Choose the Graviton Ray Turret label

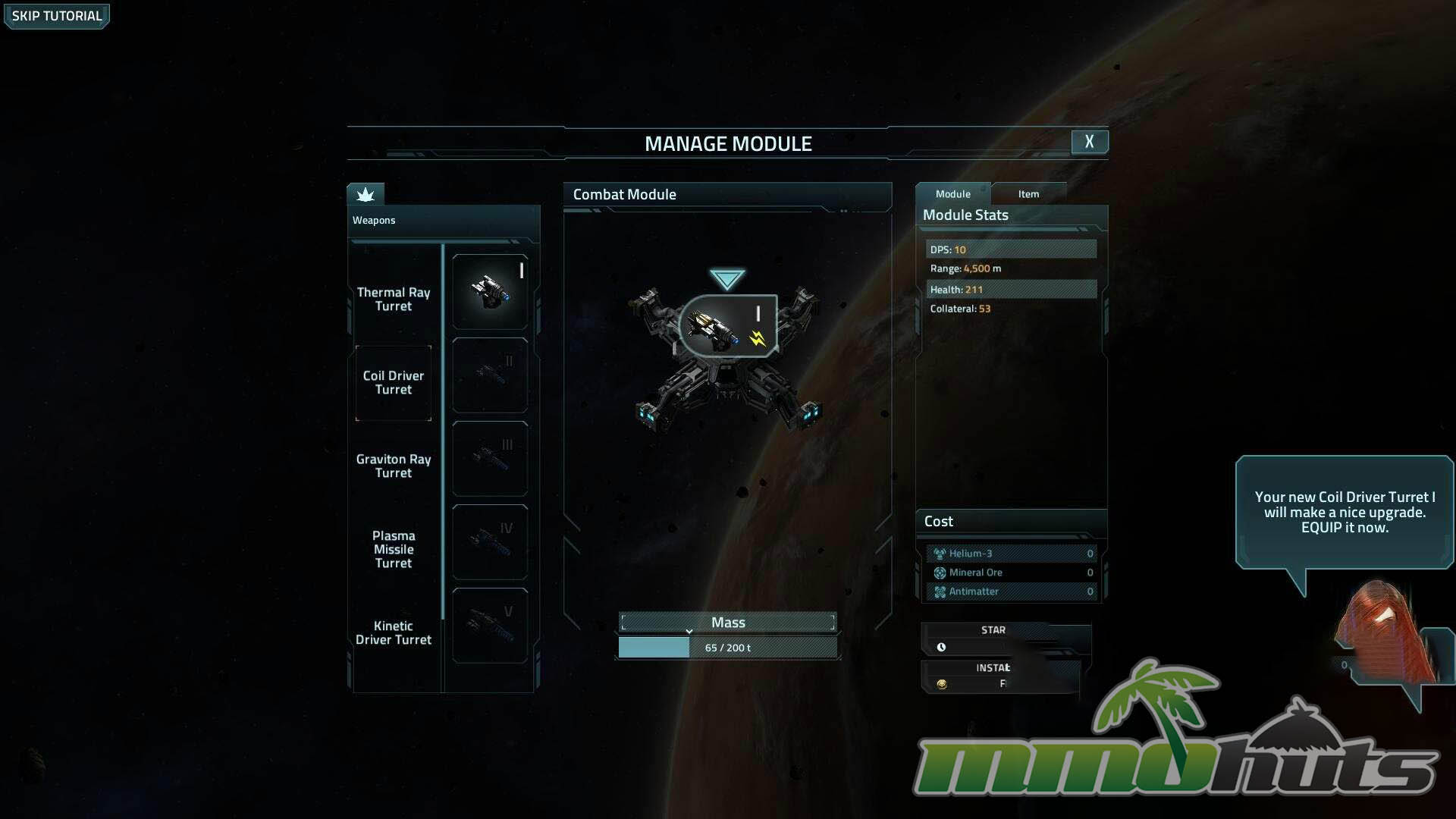pyautogui.click(x=393, y=466)
